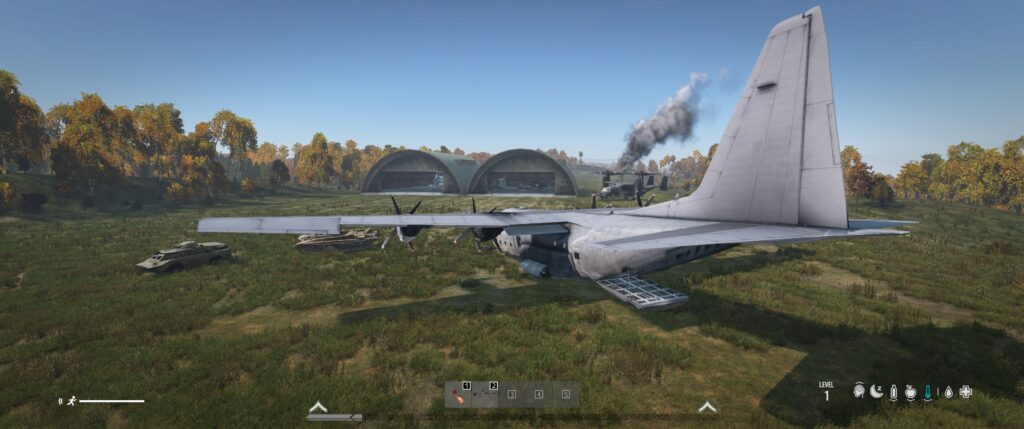The height and width of the screenshot is (429, 1024).
Task: Click the moon sleep status icon
Action: click(876, 392)
